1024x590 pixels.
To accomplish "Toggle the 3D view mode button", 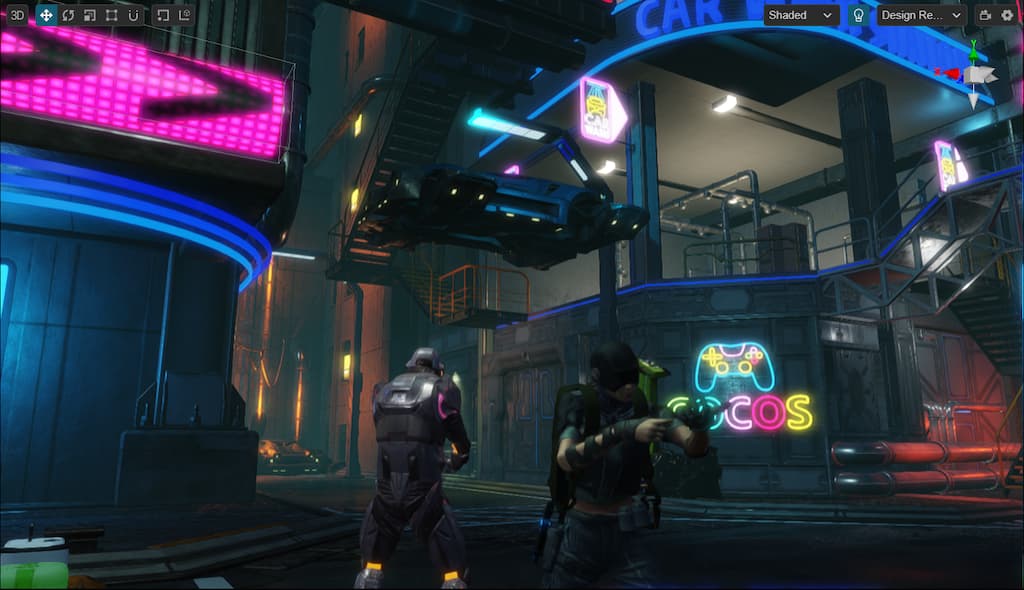I will point(18,15).
